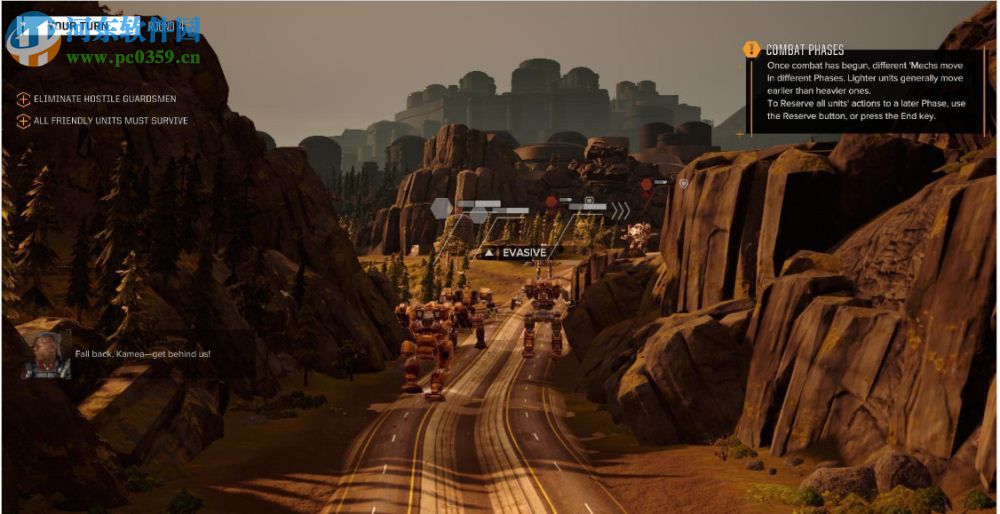Click the orange exclamation tutorial icon
The image size is (1000, 514).
(751, 49)
